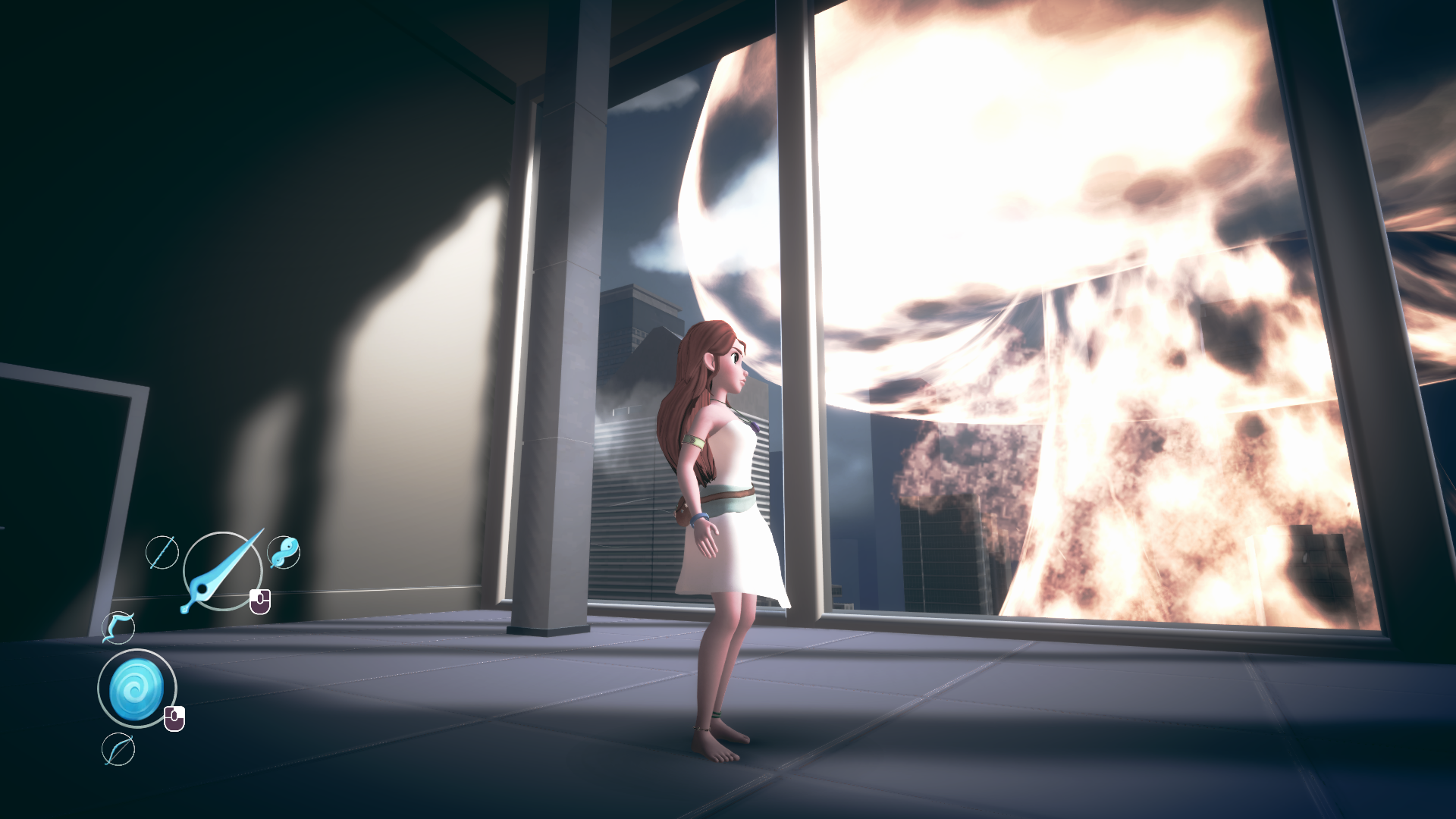
Task: Choose the thin staff weapon icon
Action: 162,552
